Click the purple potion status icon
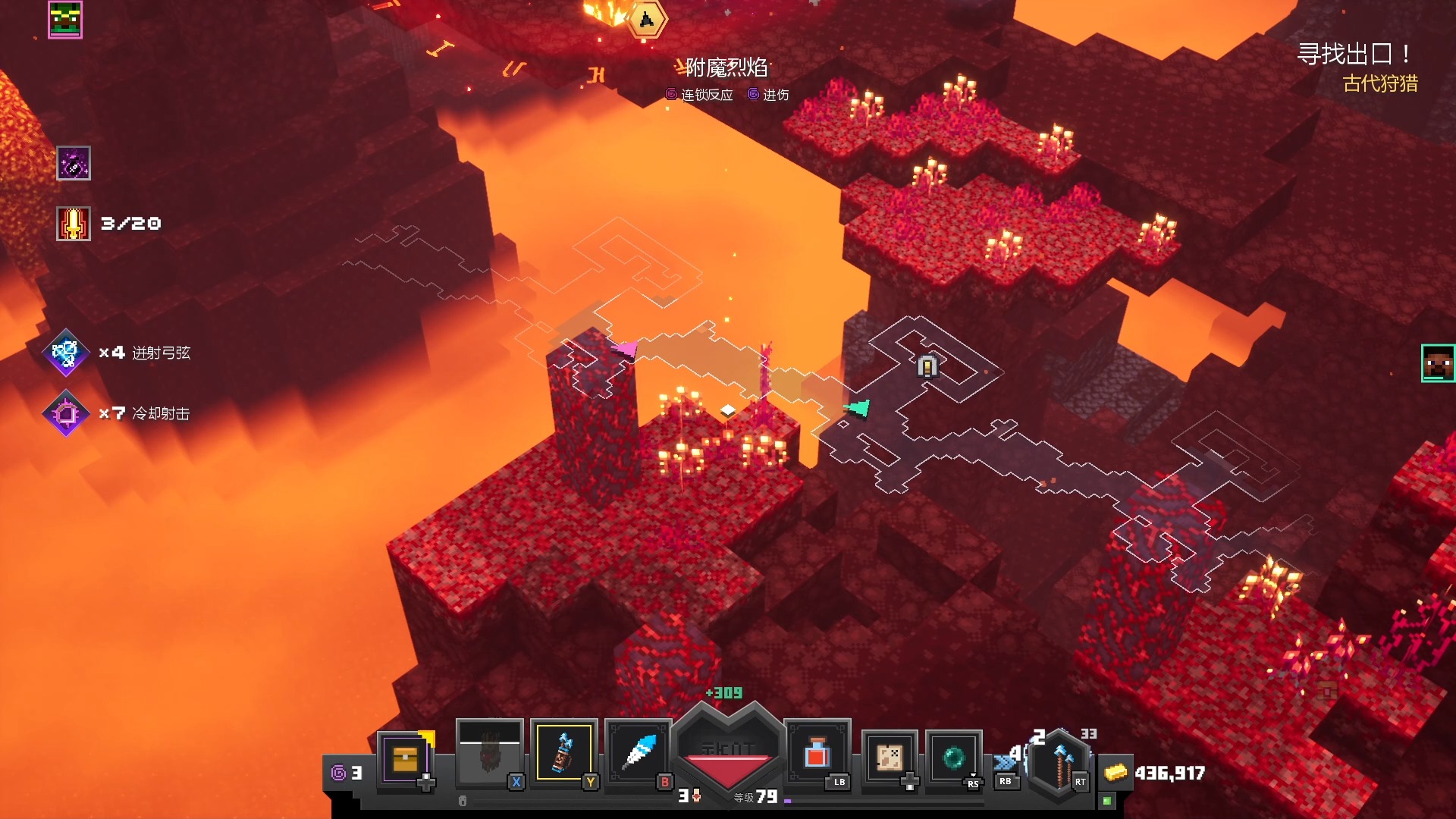Screen dimensions: 1456x819 (x=74, y=163)
